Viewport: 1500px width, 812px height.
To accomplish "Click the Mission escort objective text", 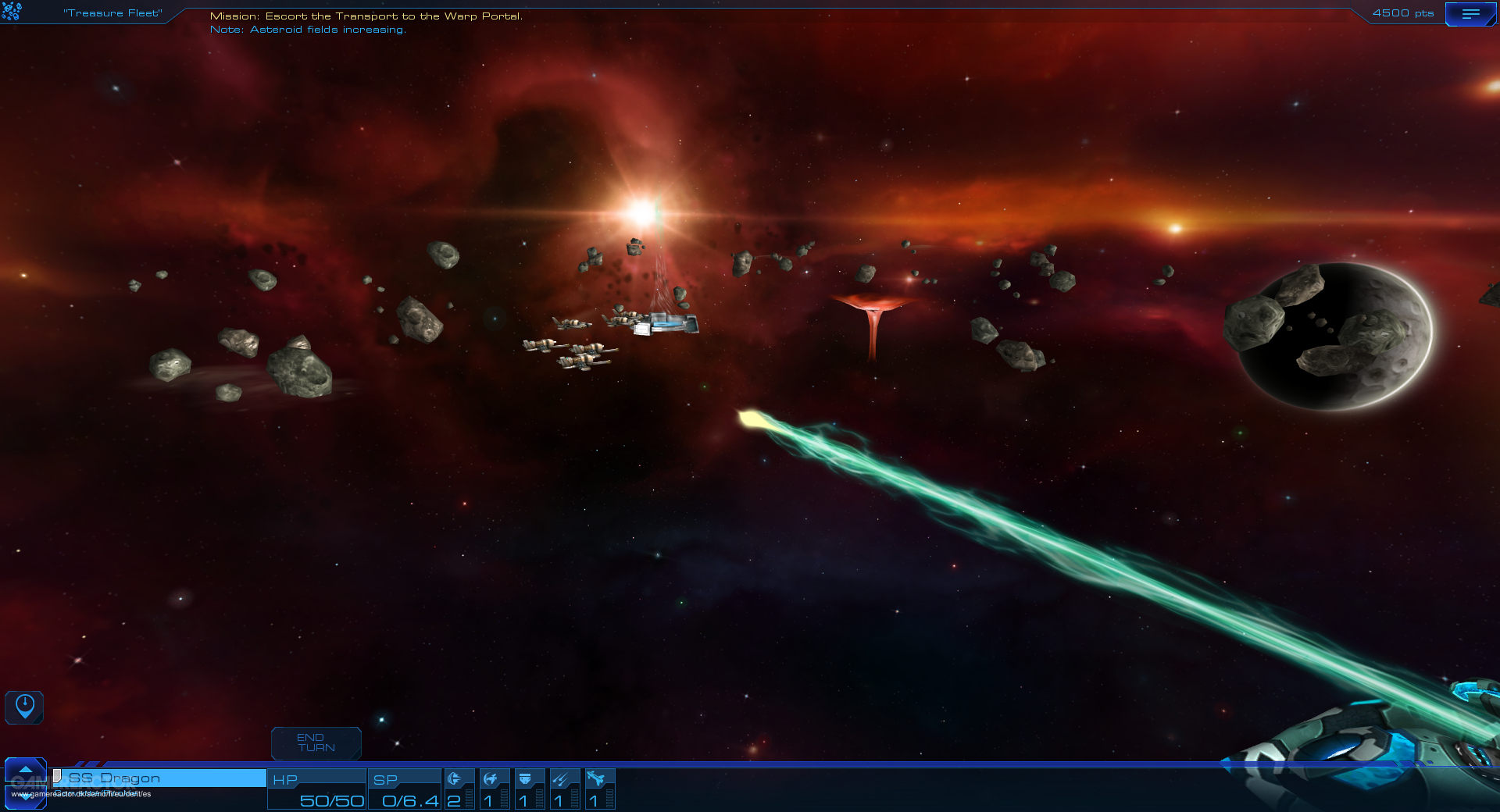I will click(x=367, y=14).
